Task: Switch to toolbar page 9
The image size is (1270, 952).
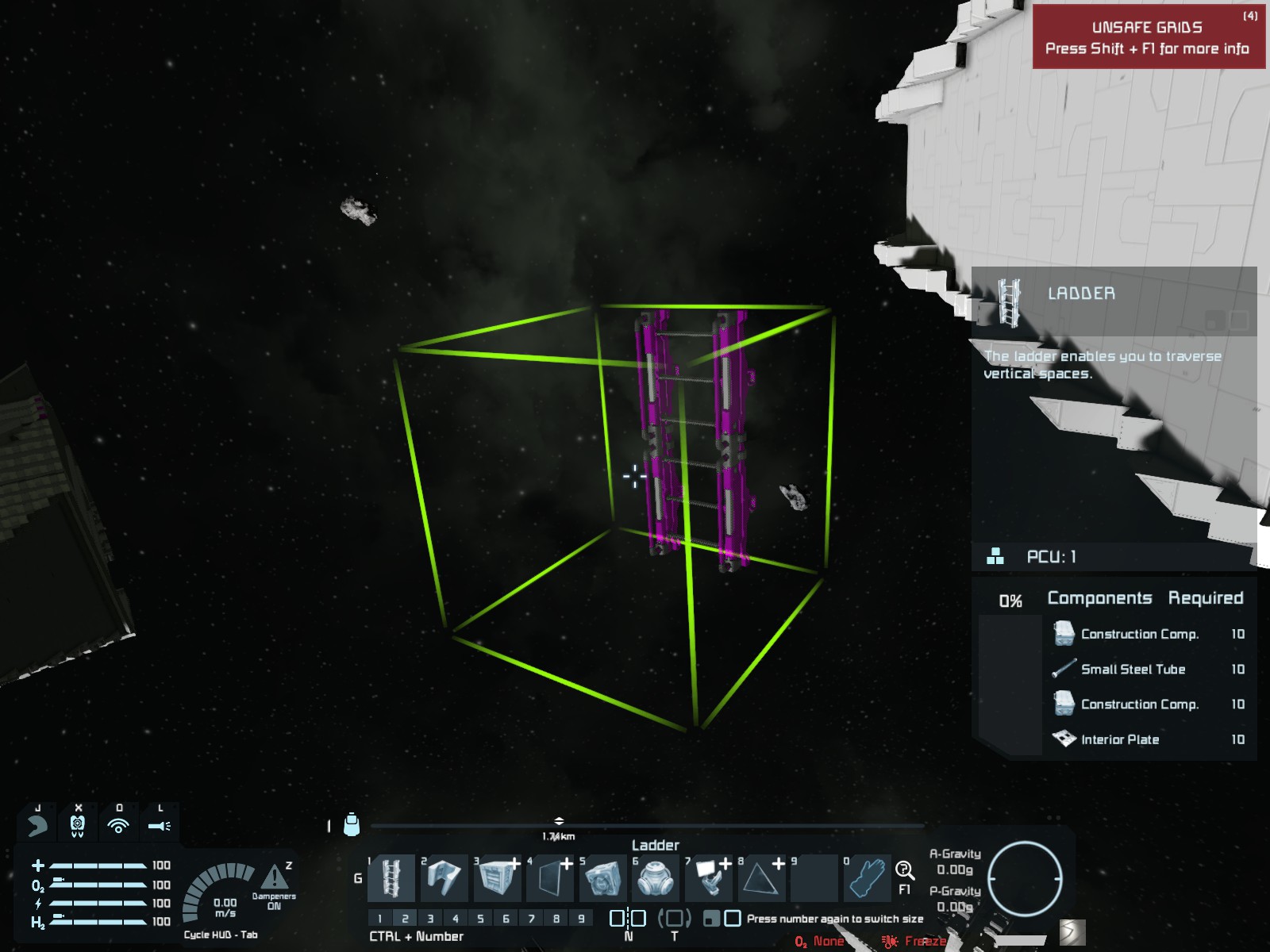Action: point(581,919)
